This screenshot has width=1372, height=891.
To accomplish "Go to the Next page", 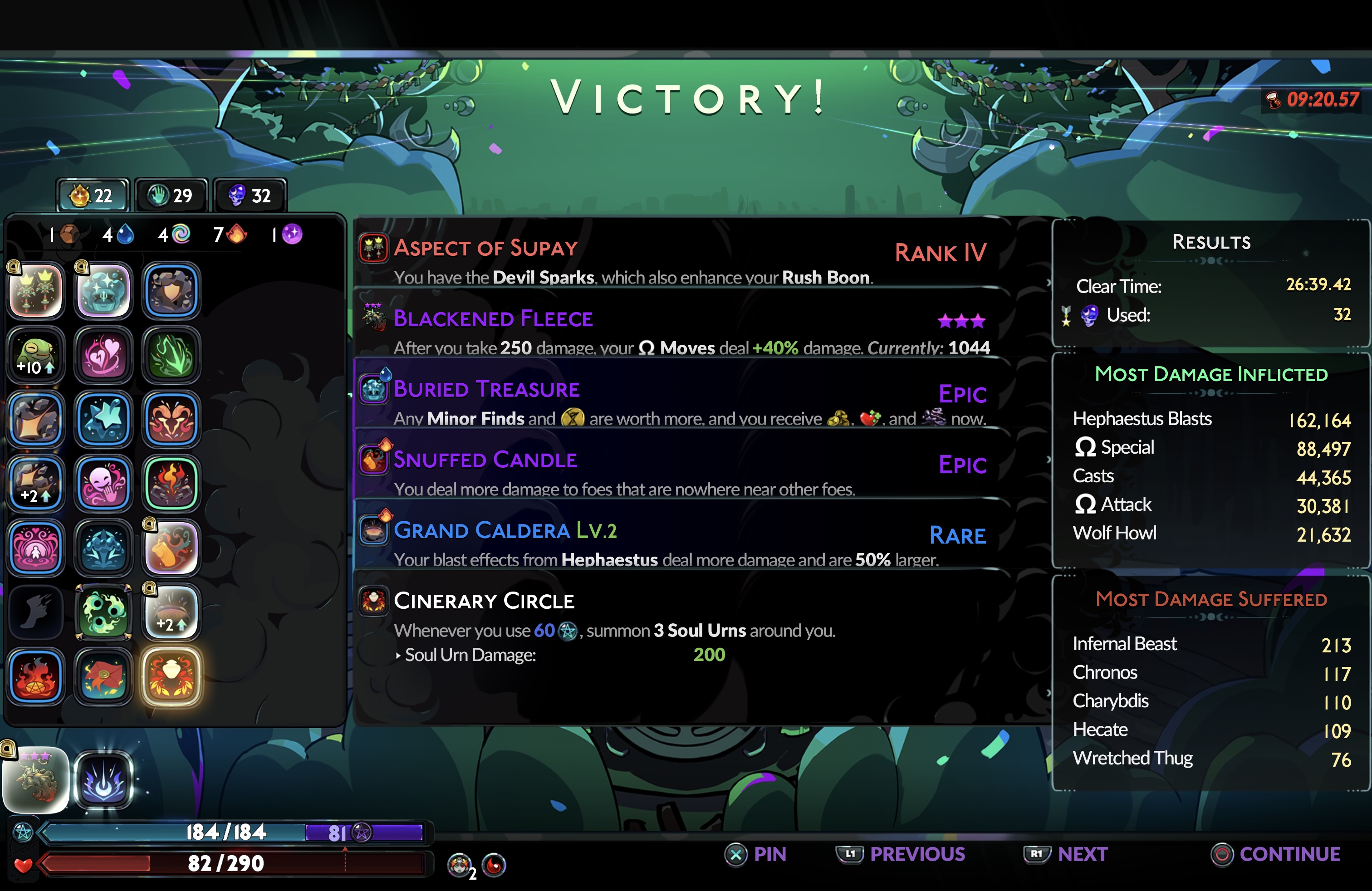I will click(1066, 854).
